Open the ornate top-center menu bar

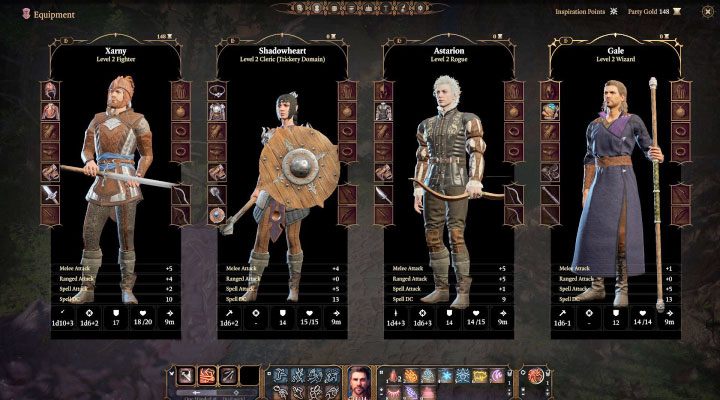coord(359,8)
